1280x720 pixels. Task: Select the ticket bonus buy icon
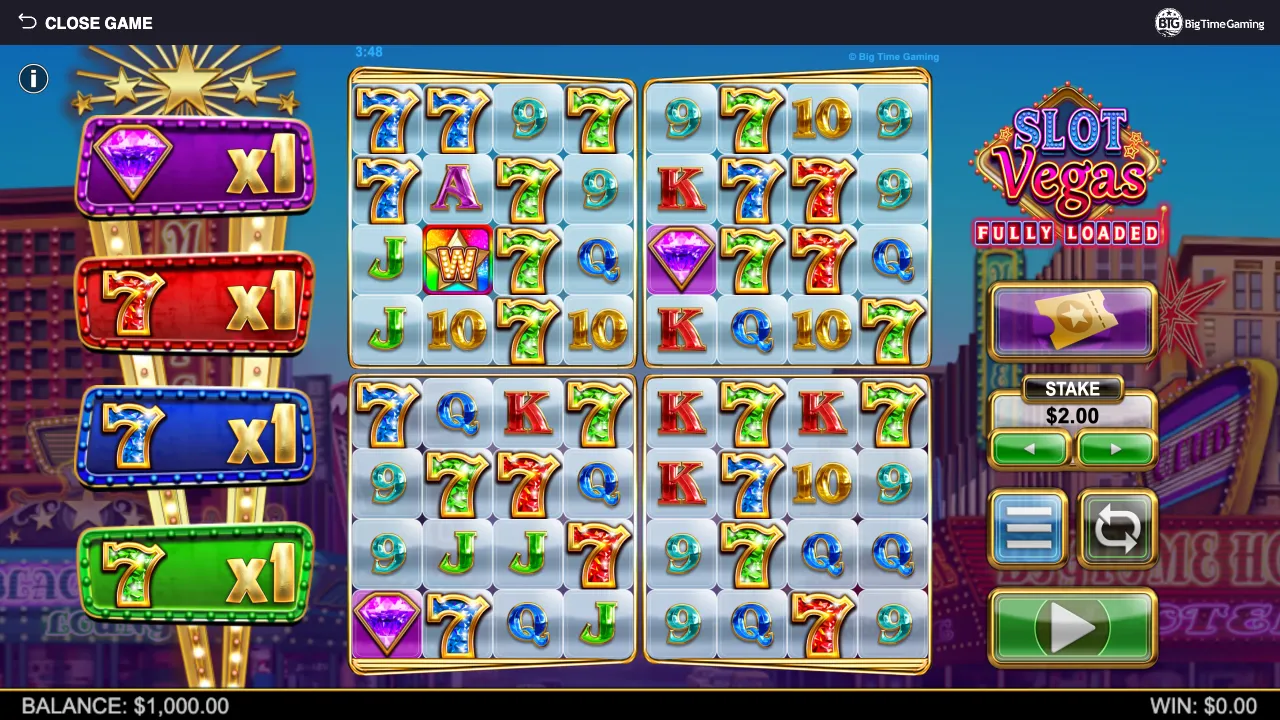coord(1072,320)
